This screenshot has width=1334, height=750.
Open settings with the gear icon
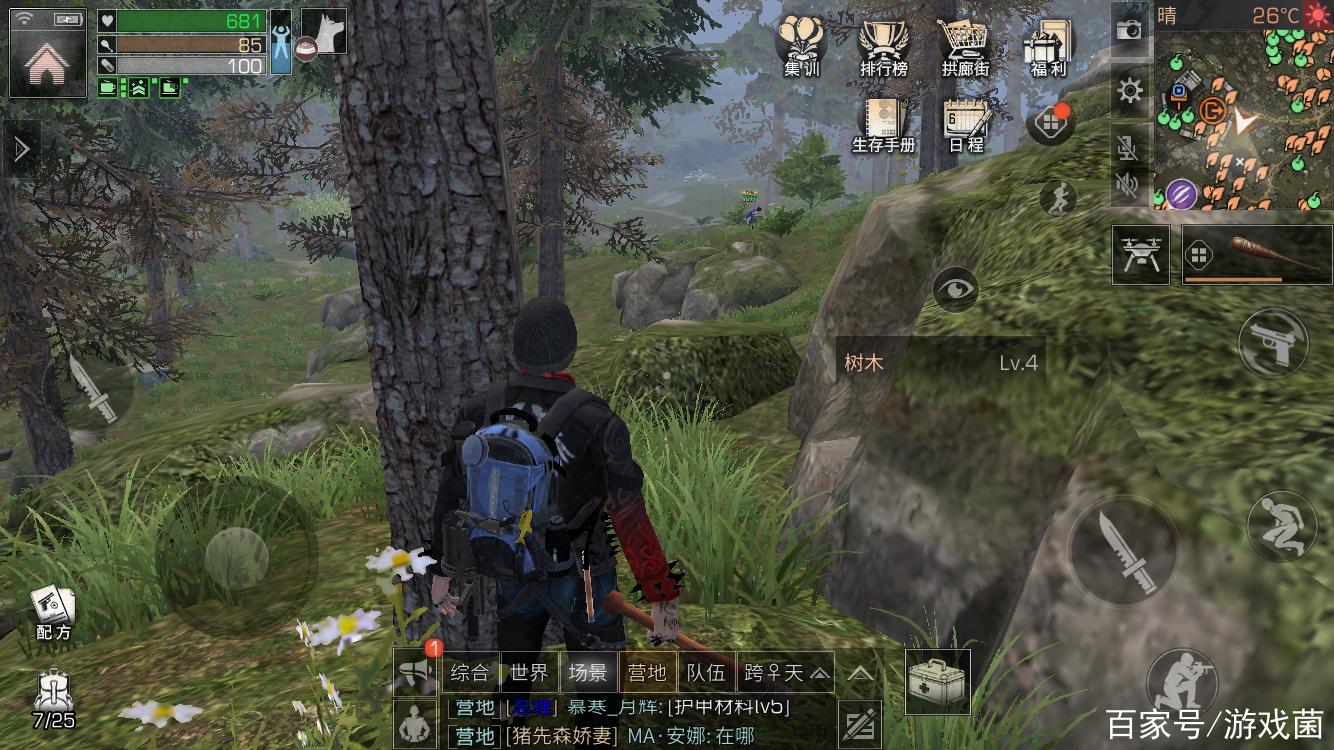[1130, 92]
